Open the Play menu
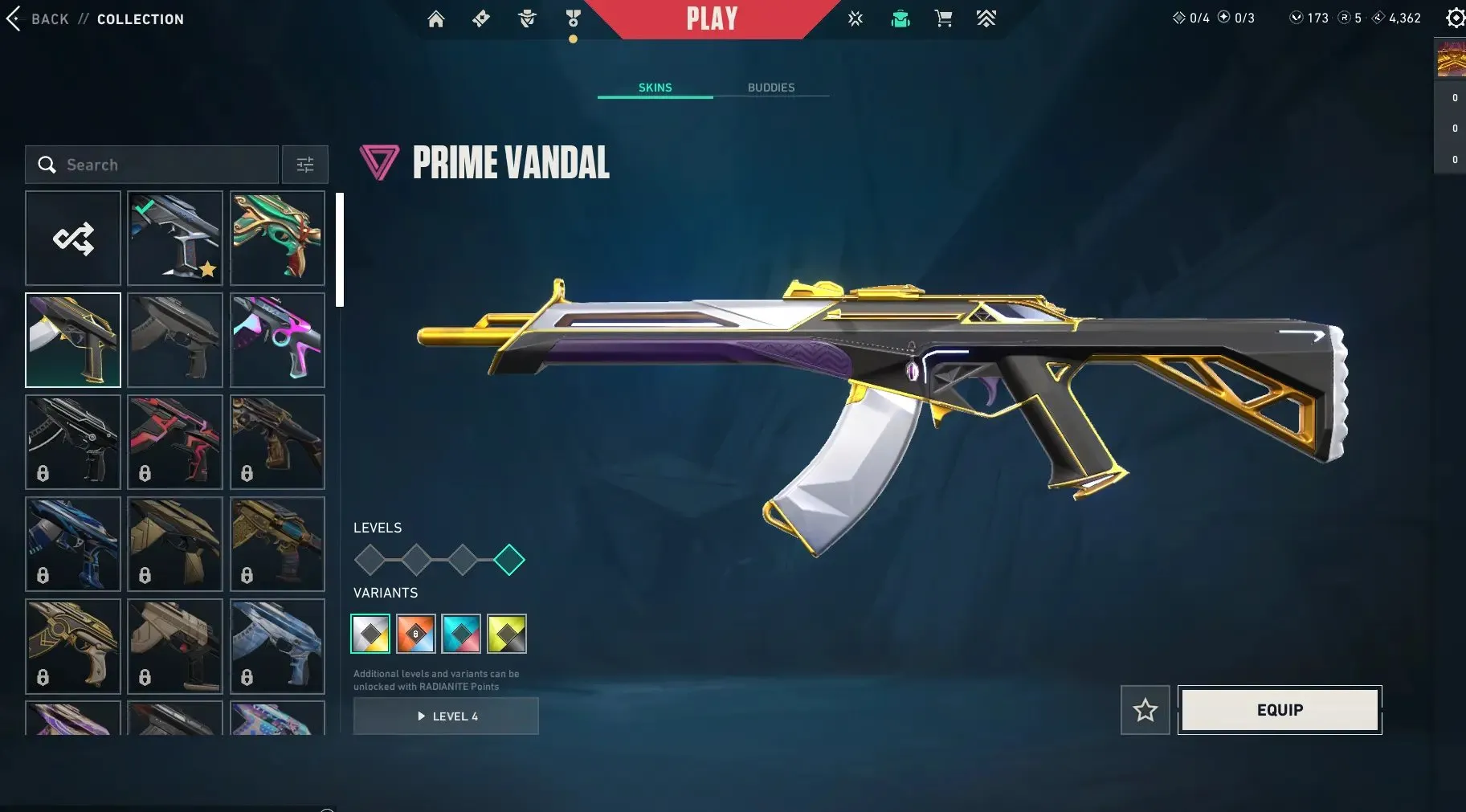 click(712, 18)
